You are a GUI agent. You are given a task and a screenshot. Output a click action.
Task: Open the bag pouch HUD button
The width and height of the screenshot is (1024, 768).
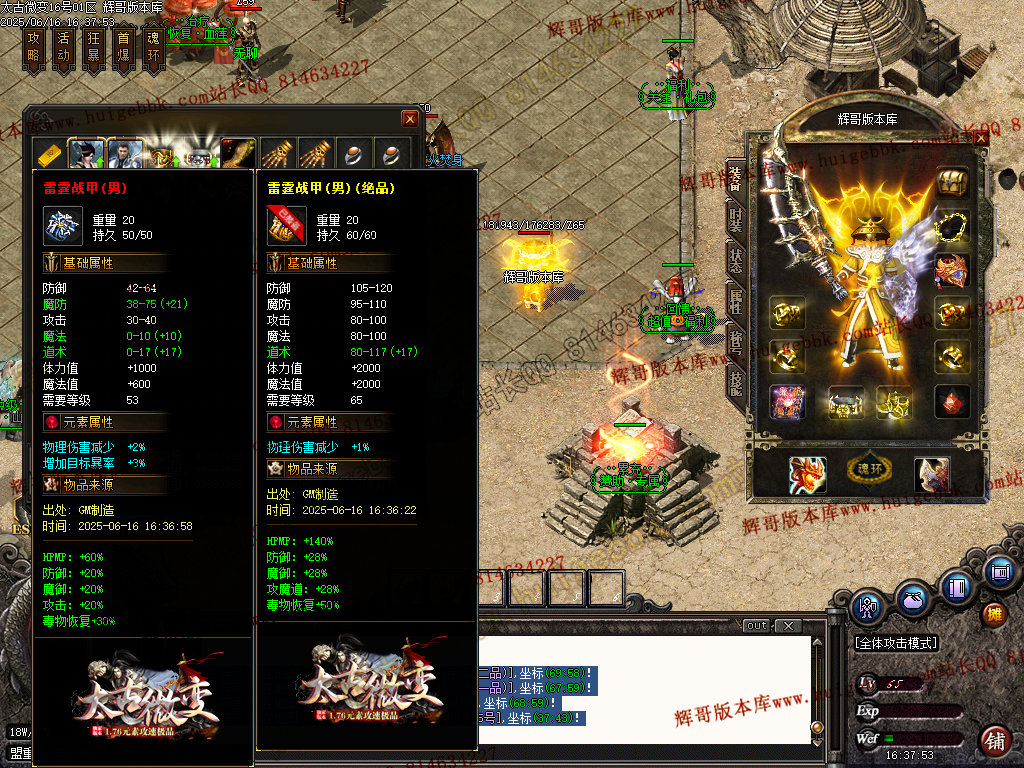[x=911, y=601]
